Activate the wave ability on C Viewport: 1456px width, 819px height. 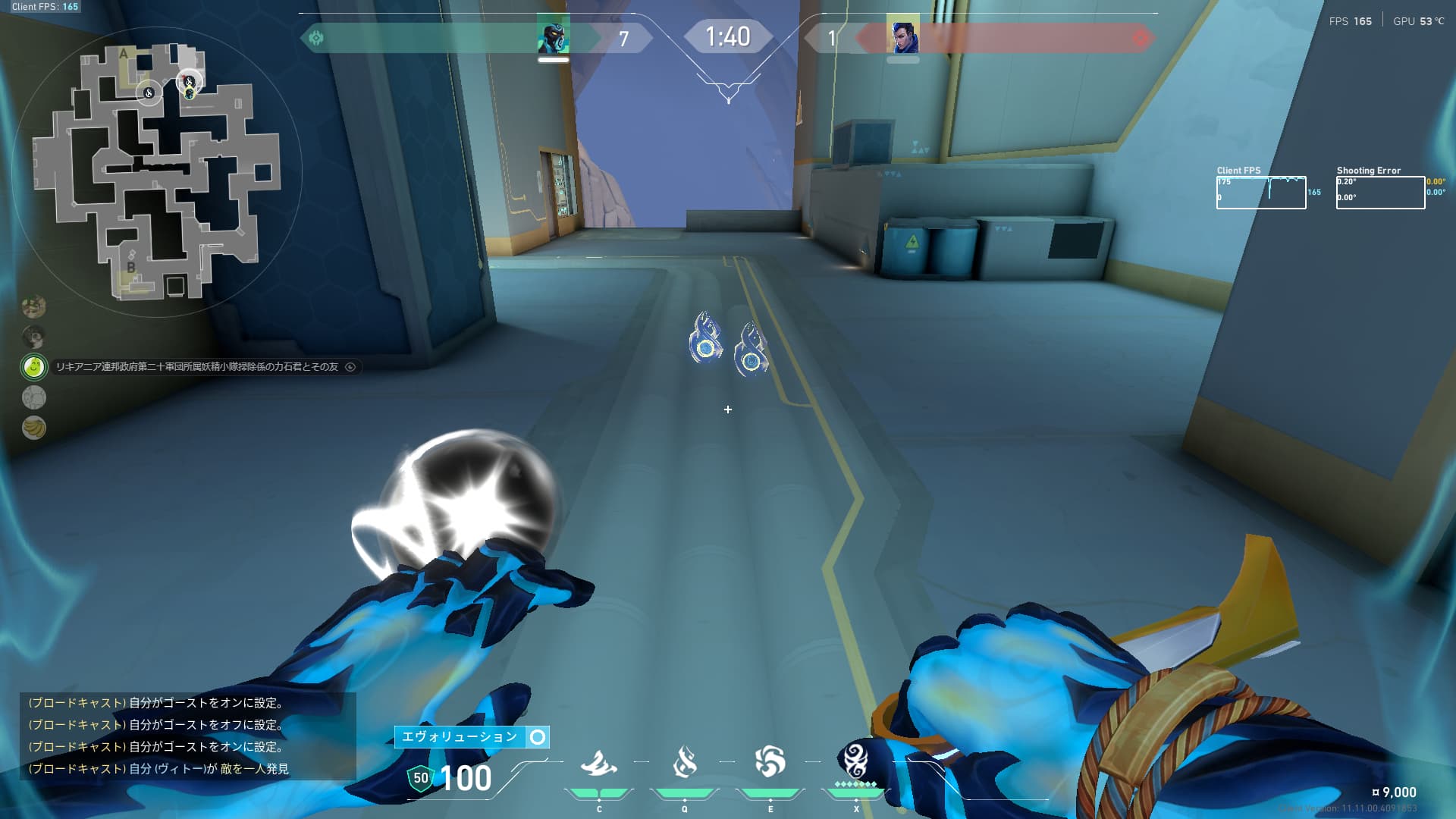[598, 764]
